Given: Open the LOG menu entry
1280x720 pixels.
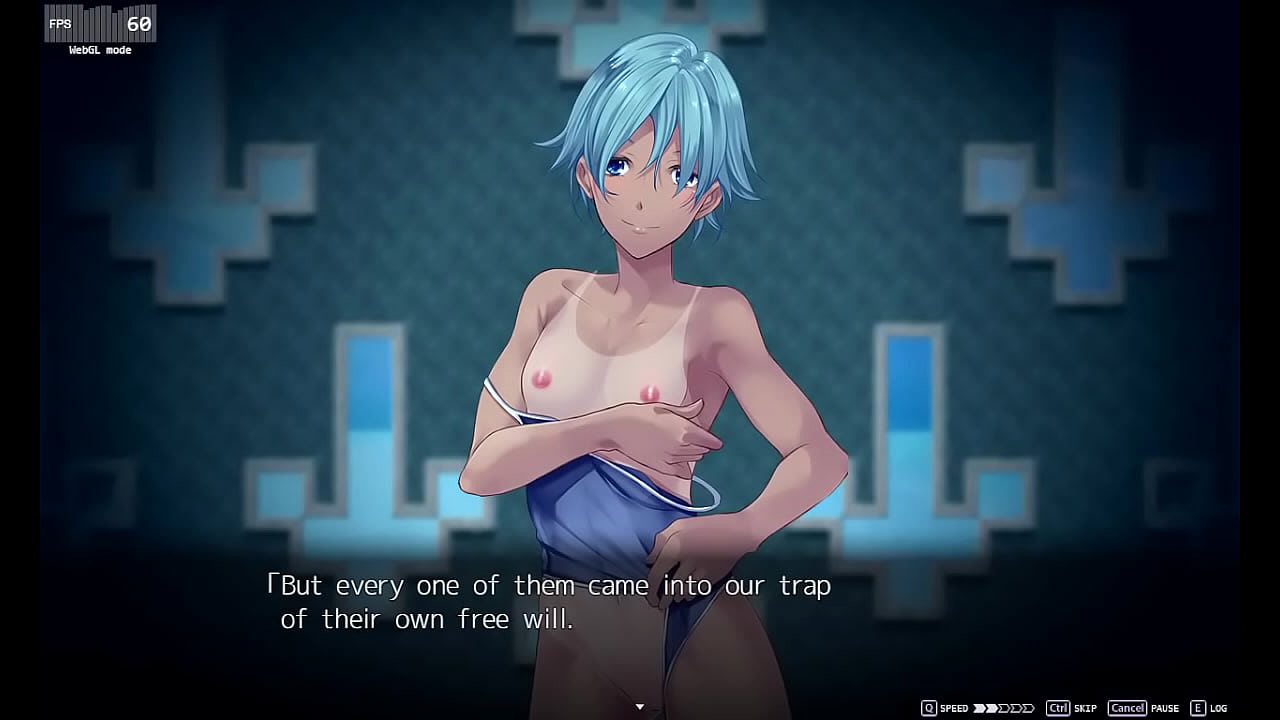Looking at the screenshot, I should click(x=1218, y=707).
